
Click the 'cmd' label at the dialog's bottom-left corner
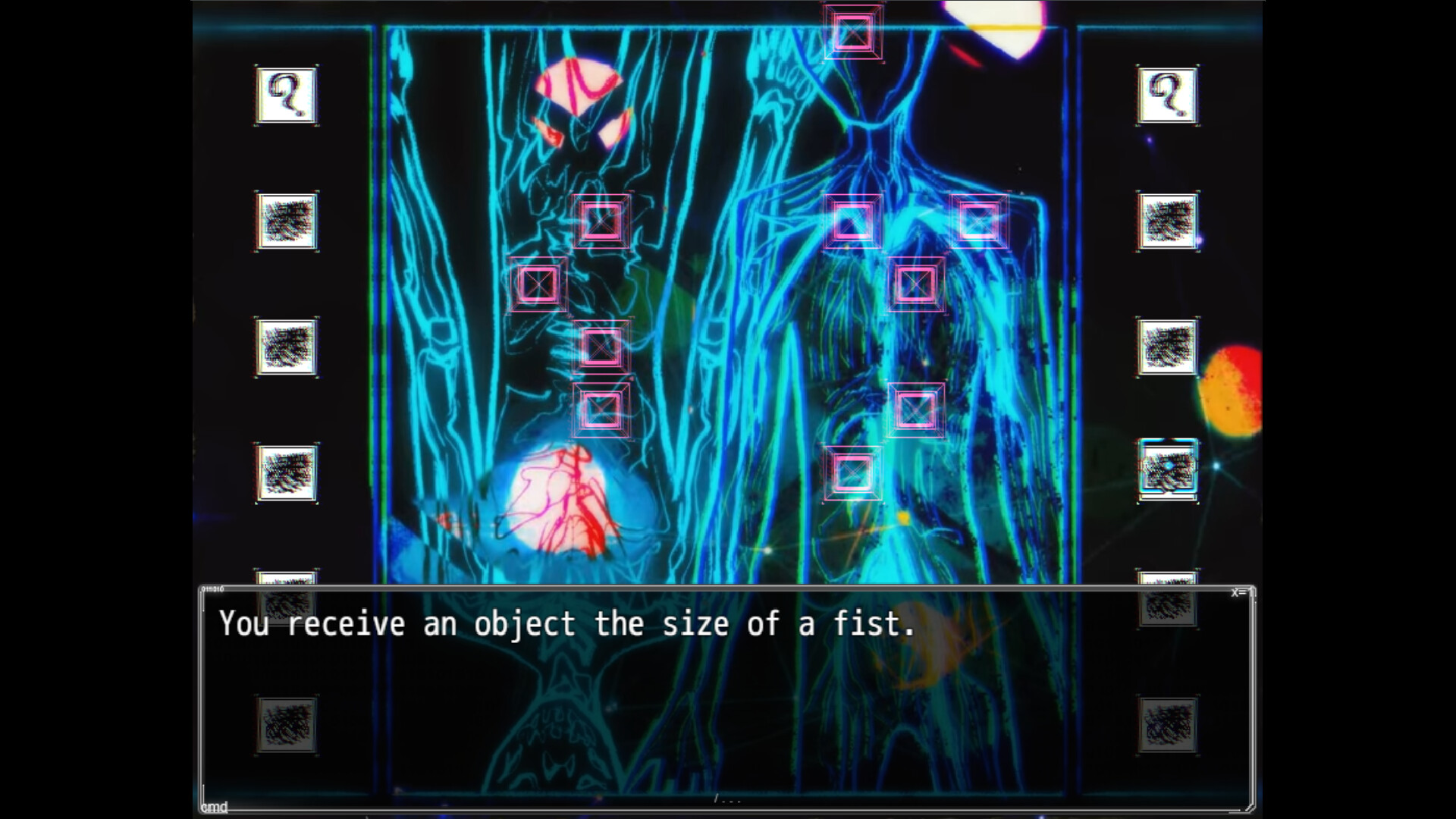(x=213, y=808)
